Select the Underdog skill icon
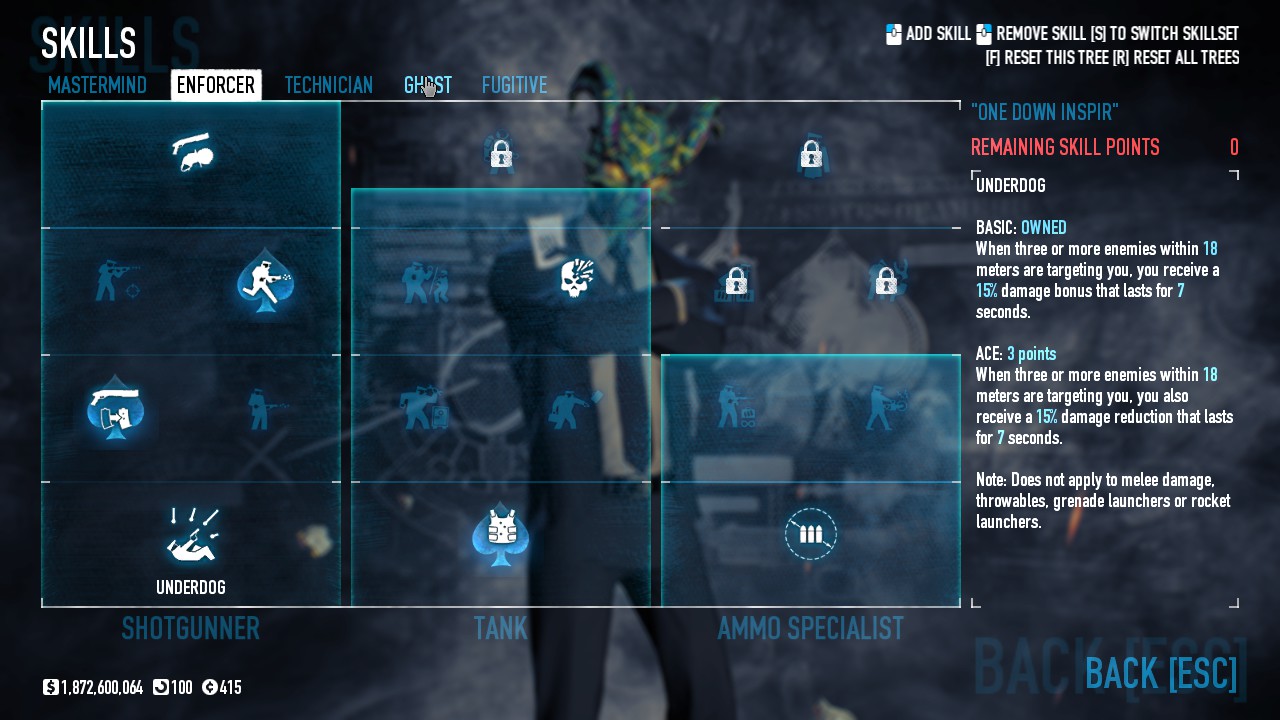This screenshot has width=1280, height=720. [x=191, y=536]
